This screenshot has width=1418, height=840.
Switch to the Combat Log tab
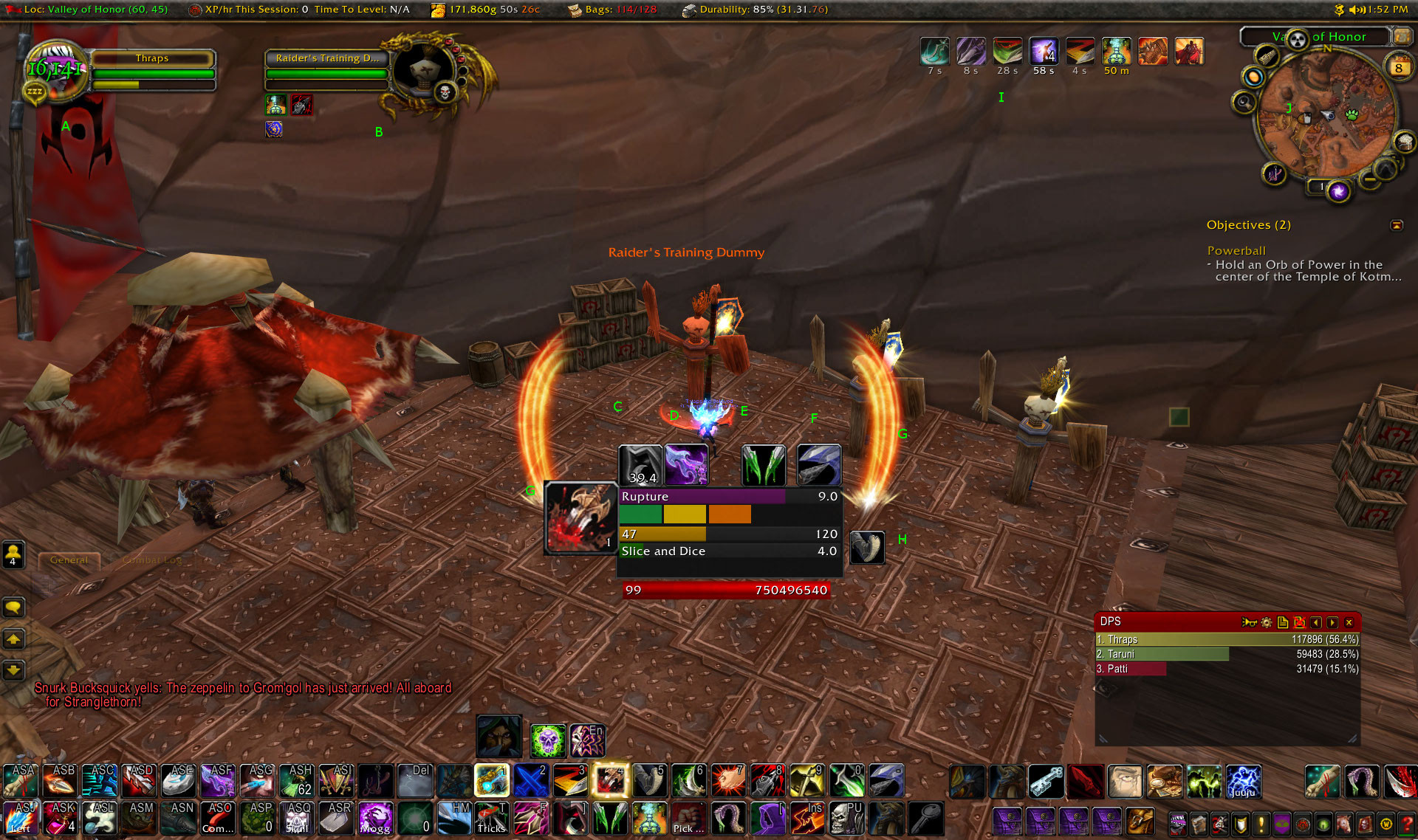[x=151, y=560]
